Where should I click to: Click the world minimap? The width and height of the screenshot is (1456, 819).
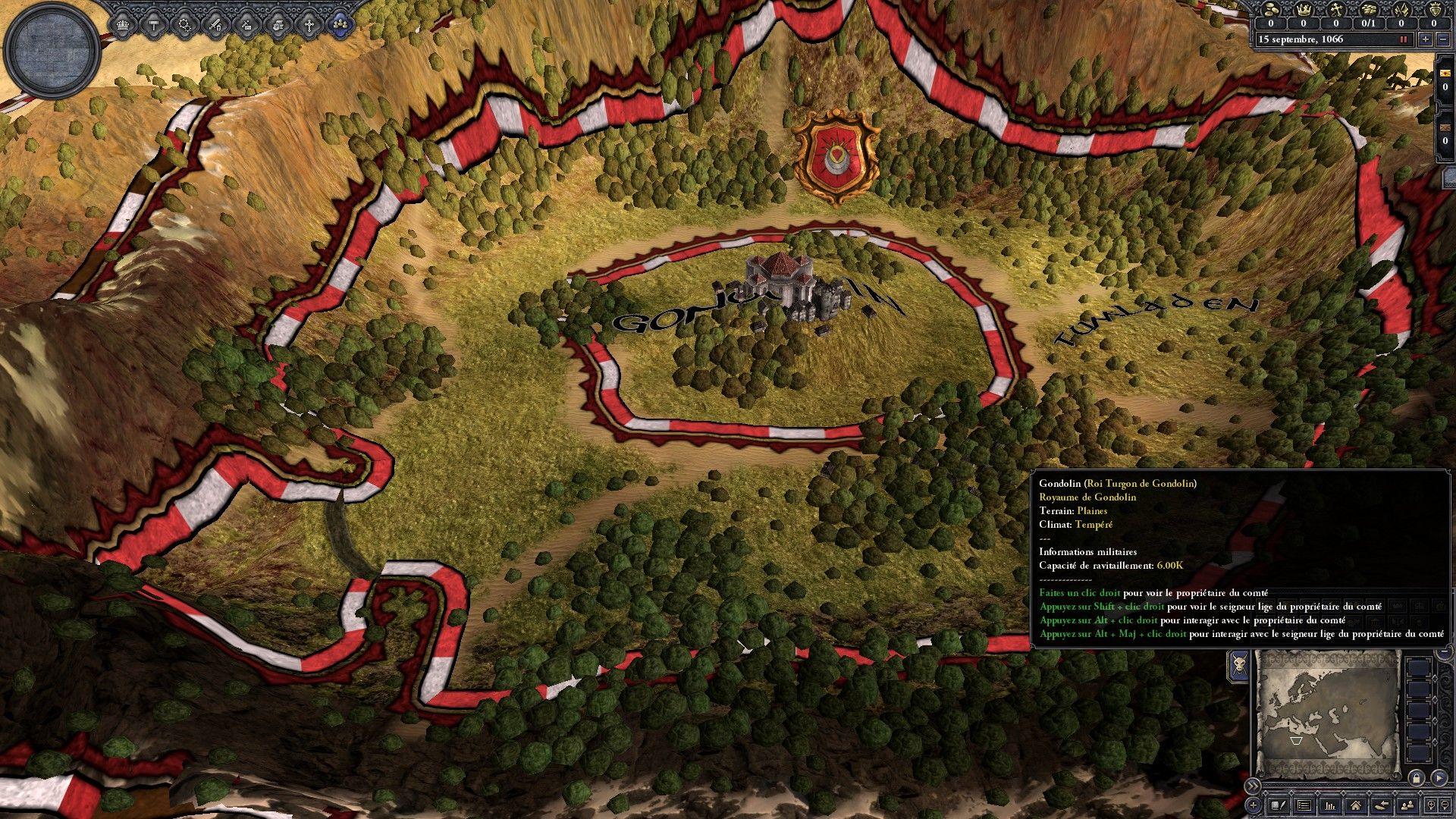(x=1326, y=714)
